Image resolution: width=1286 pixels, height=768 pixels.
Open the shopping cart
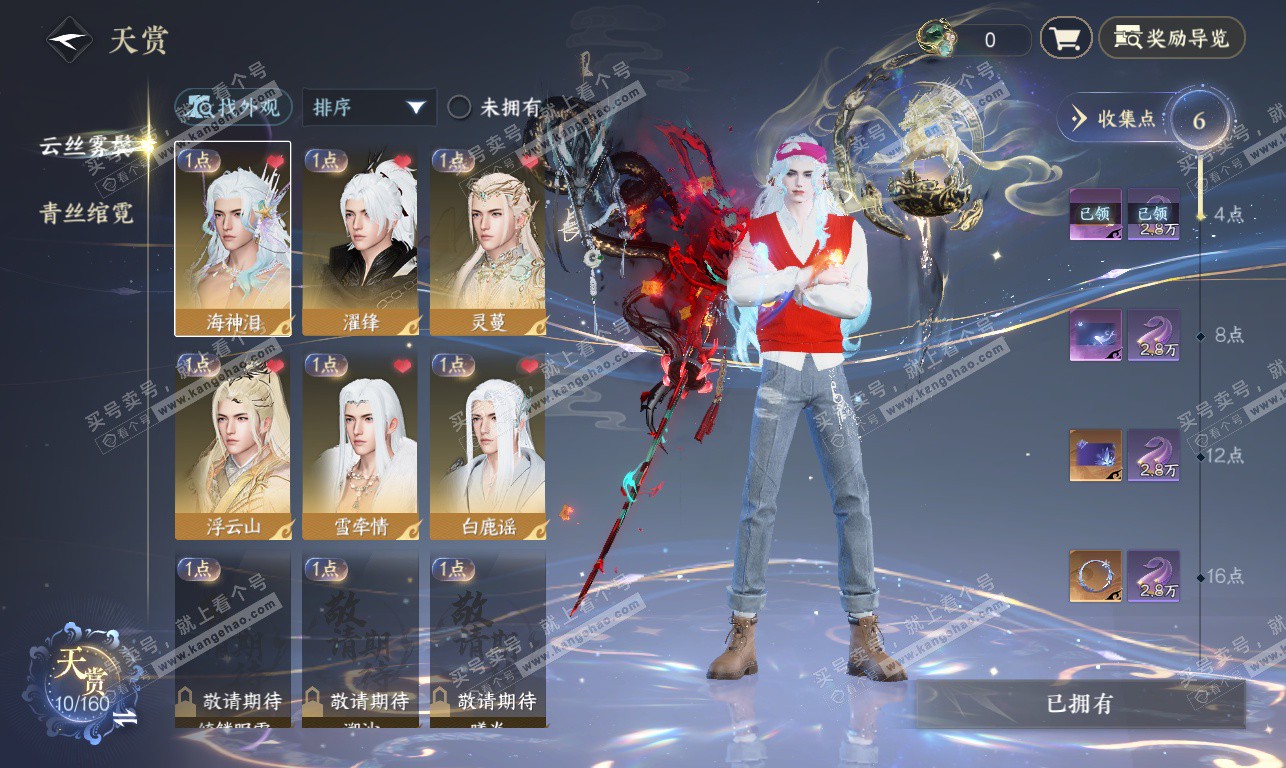(1065, 39)
